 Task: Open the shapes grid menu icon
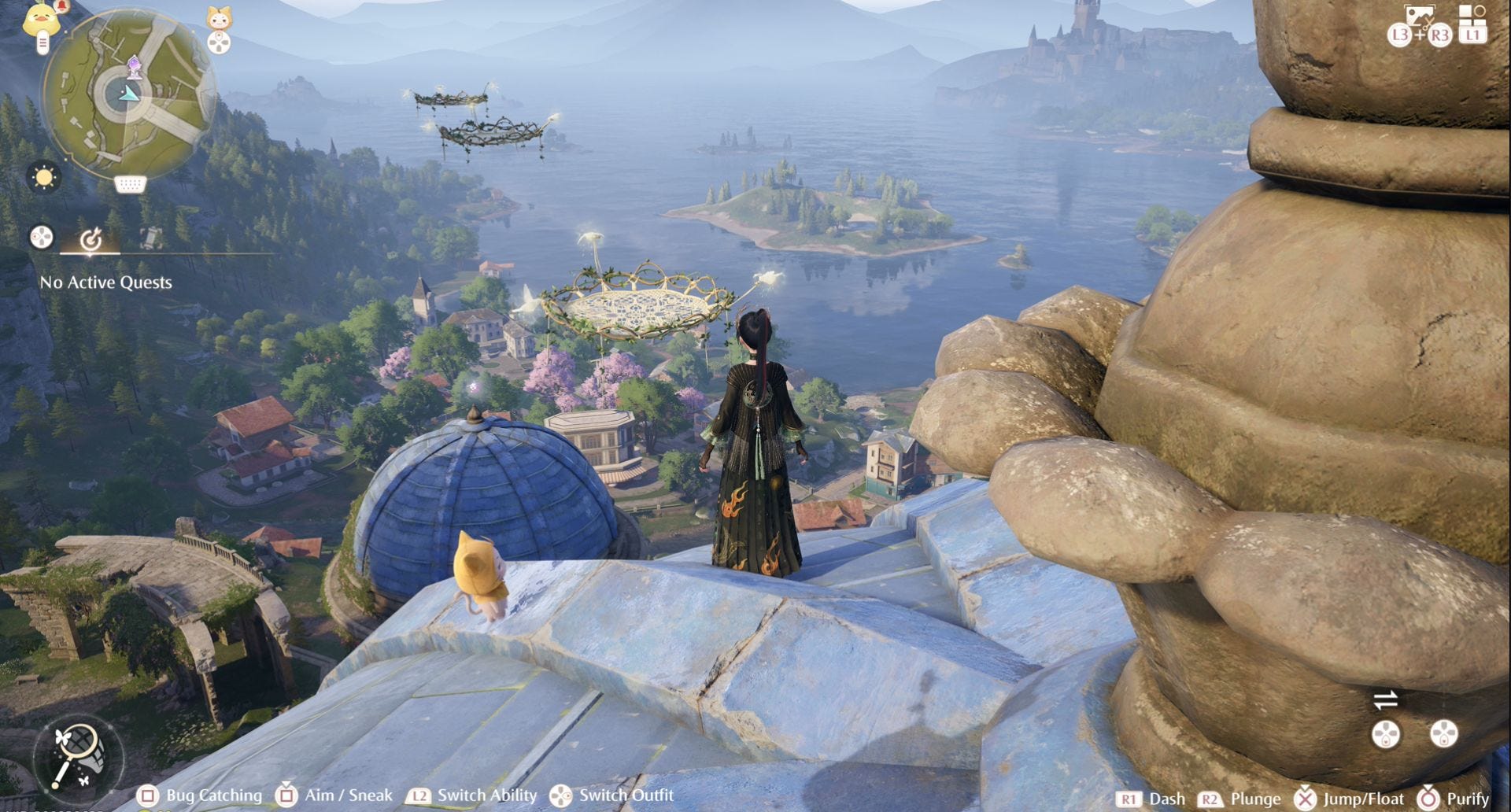coord(1472,14)
